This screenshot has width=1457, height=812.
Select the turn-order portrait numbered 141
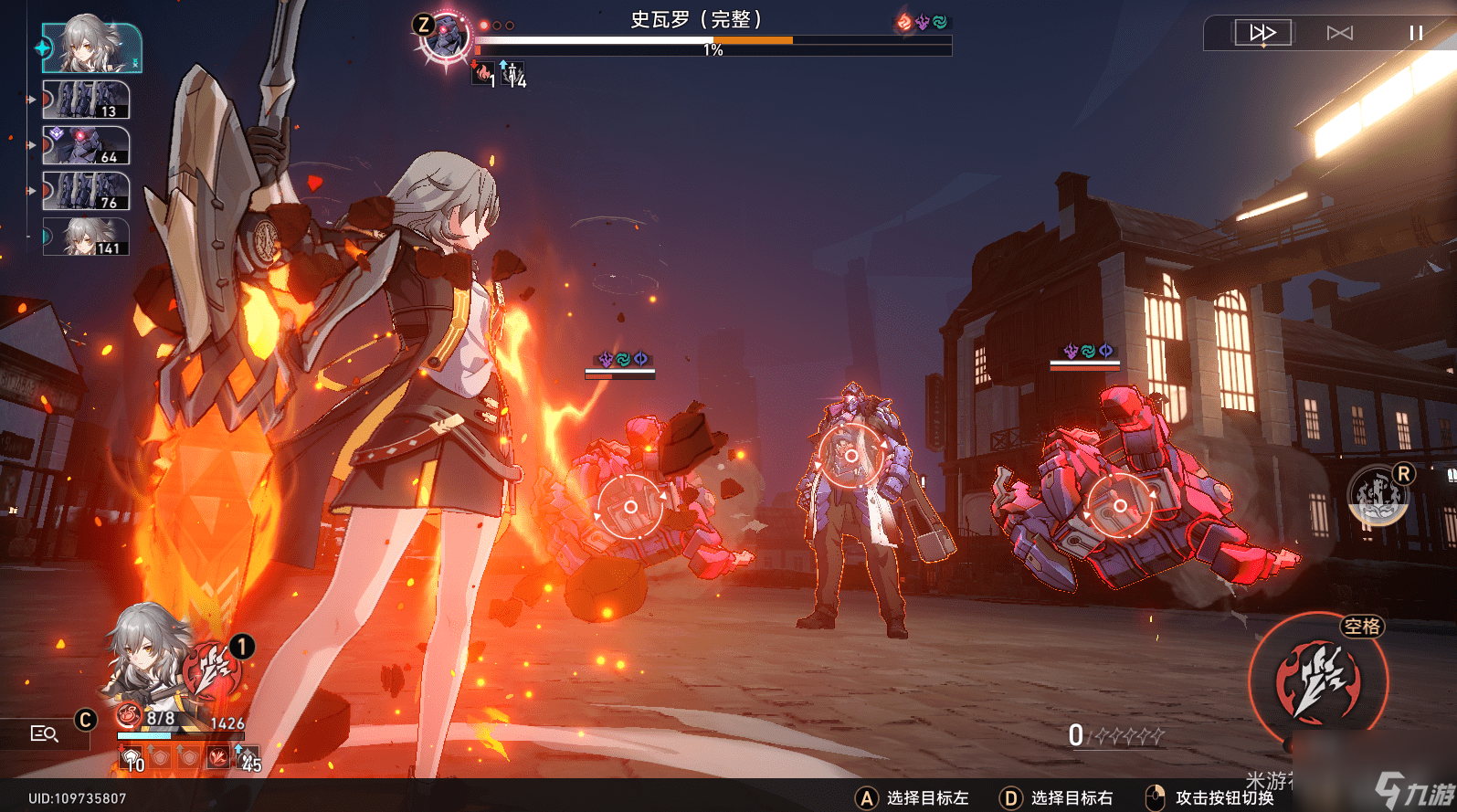click(x=86, y=237)
